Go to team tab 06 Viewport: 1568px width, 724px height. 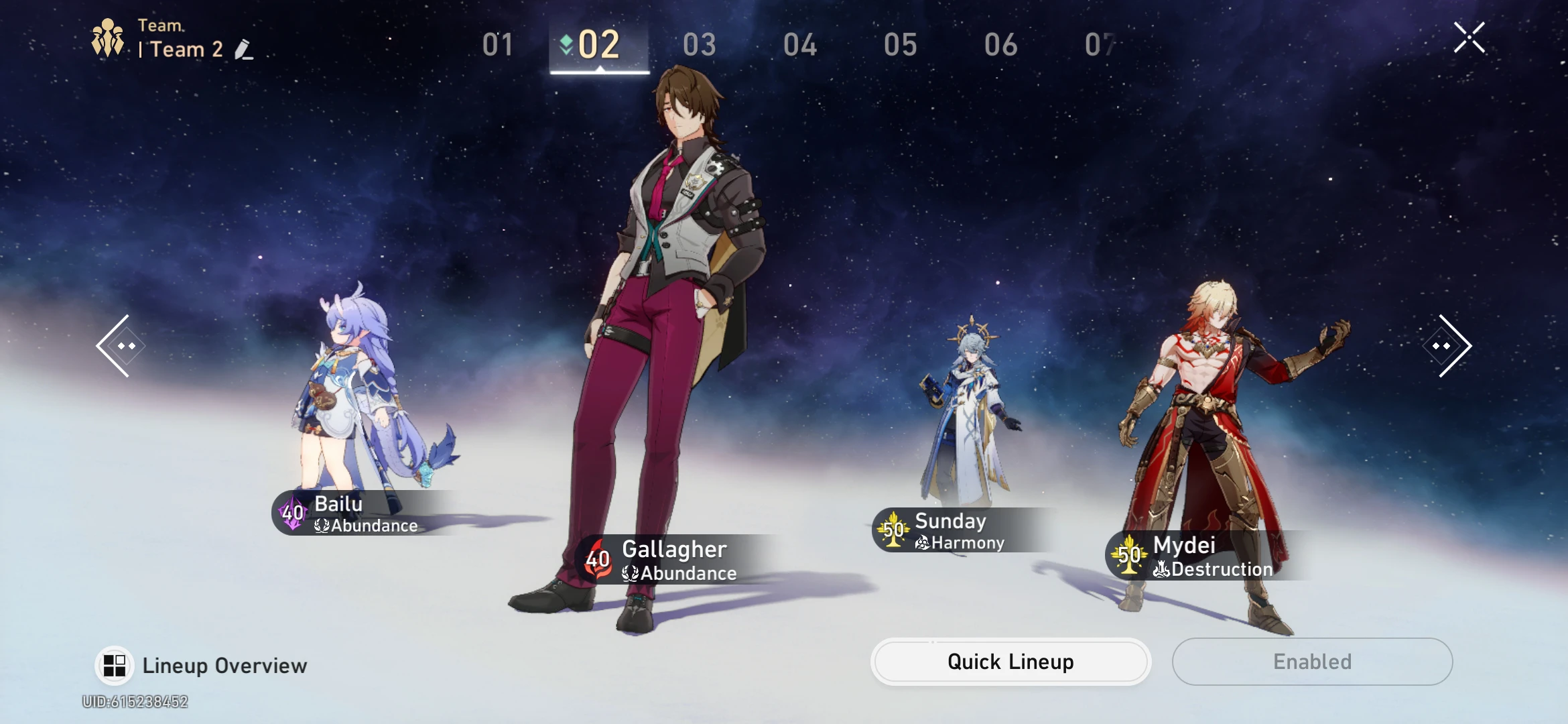(1001, 45)
